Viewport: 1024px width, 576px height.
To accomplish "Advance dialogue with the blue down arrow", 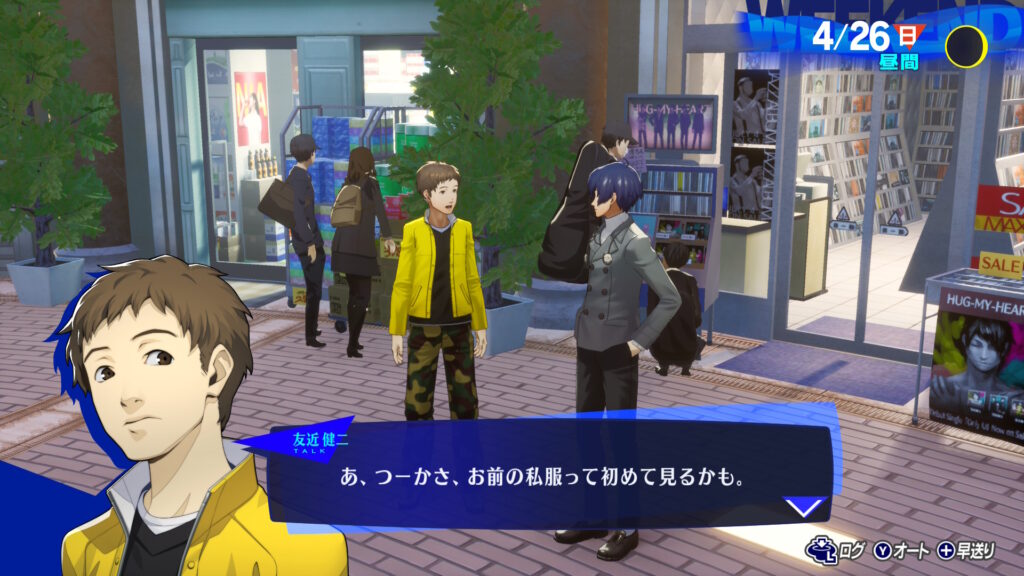I will click(806, 507).
